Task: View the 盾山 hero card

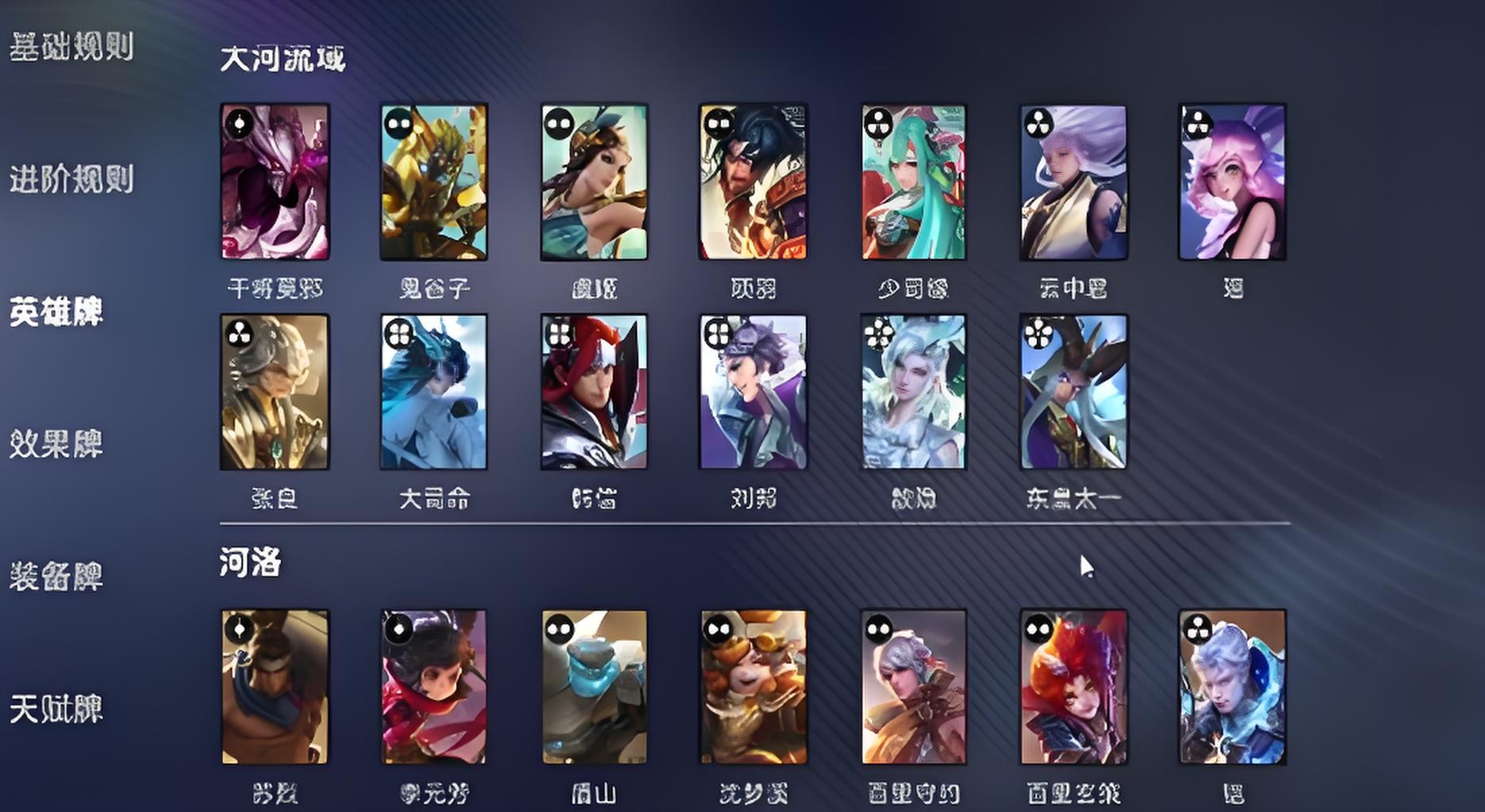Action: pos(594,687)
